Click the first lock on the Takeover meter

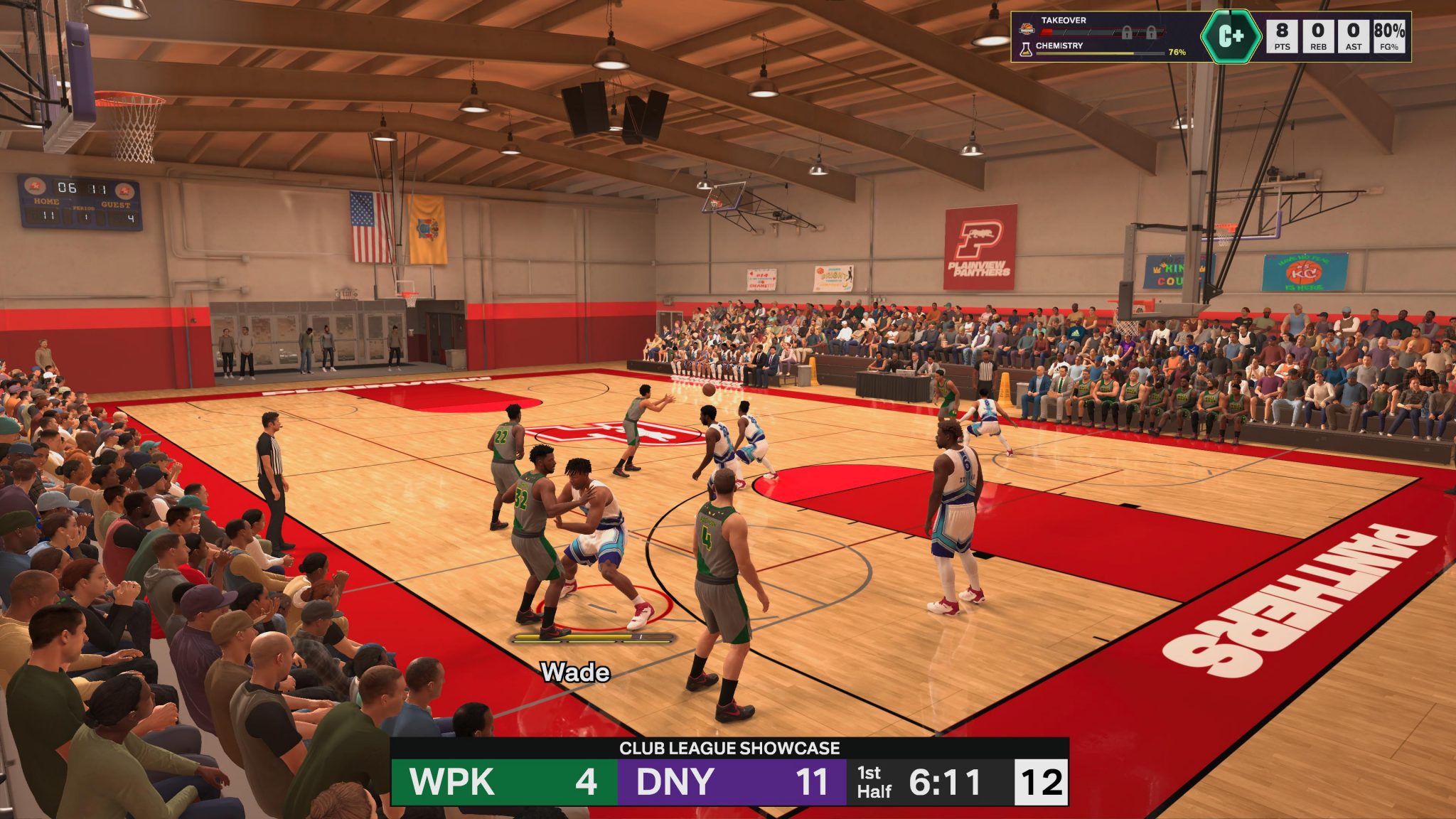click(x=1128, y=32)
